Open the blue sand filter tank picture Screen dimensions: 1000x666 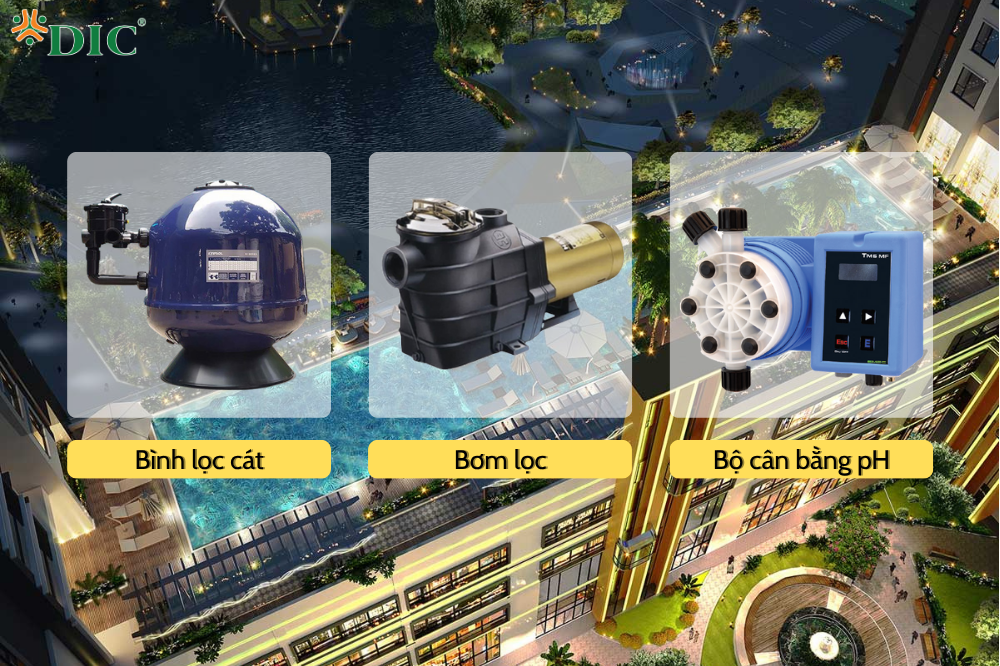click(x=199, y=284)
